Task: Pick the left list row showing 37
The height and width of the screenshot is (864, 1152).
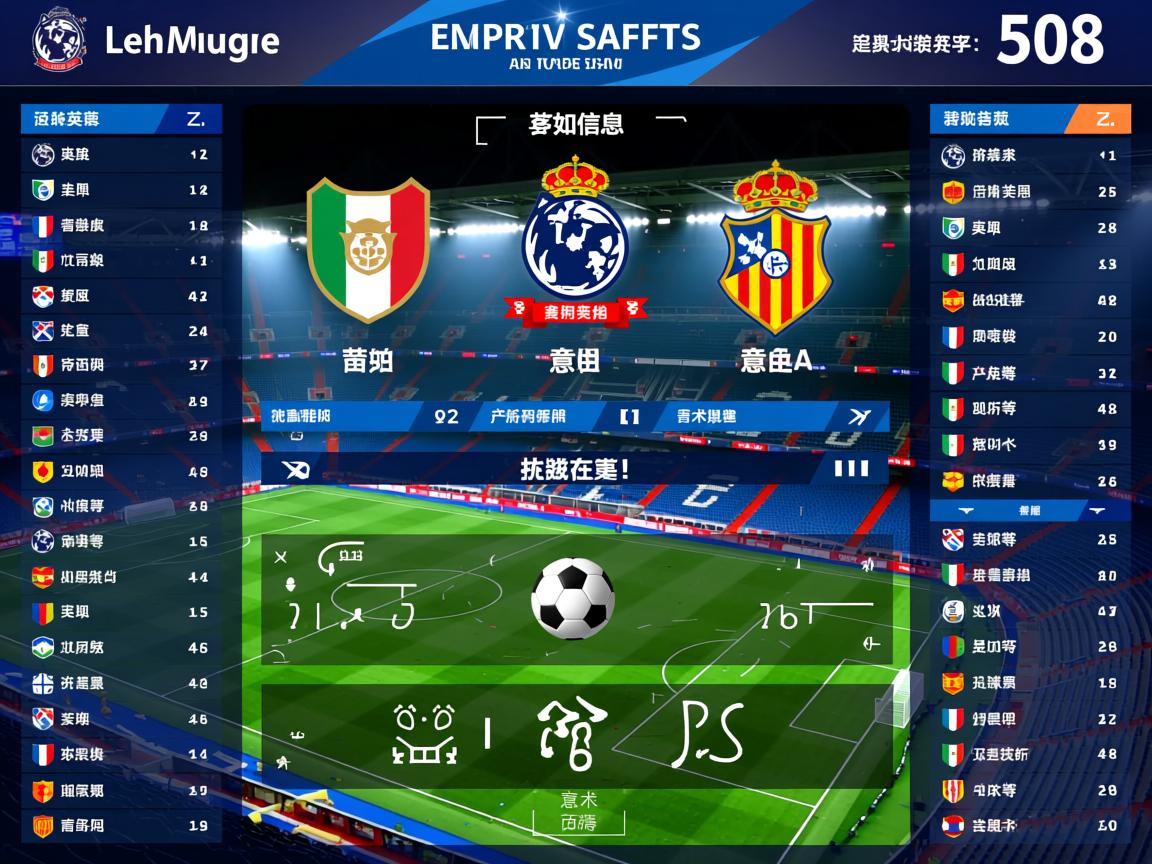Action: tap(120, 366)
